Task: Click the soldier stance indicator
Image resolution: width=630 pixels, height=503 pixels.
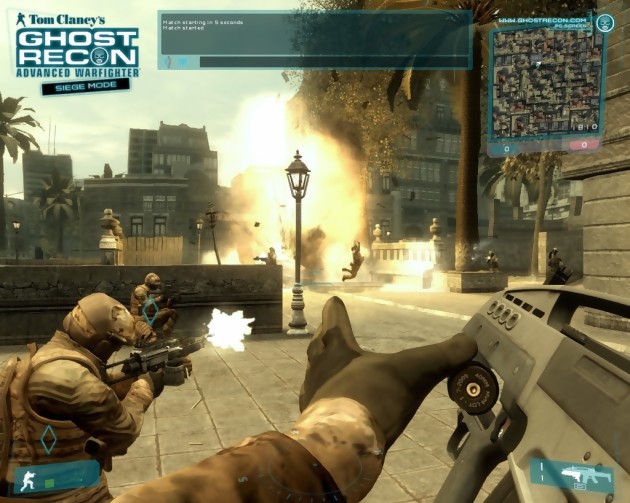Action: coord(28,479)
